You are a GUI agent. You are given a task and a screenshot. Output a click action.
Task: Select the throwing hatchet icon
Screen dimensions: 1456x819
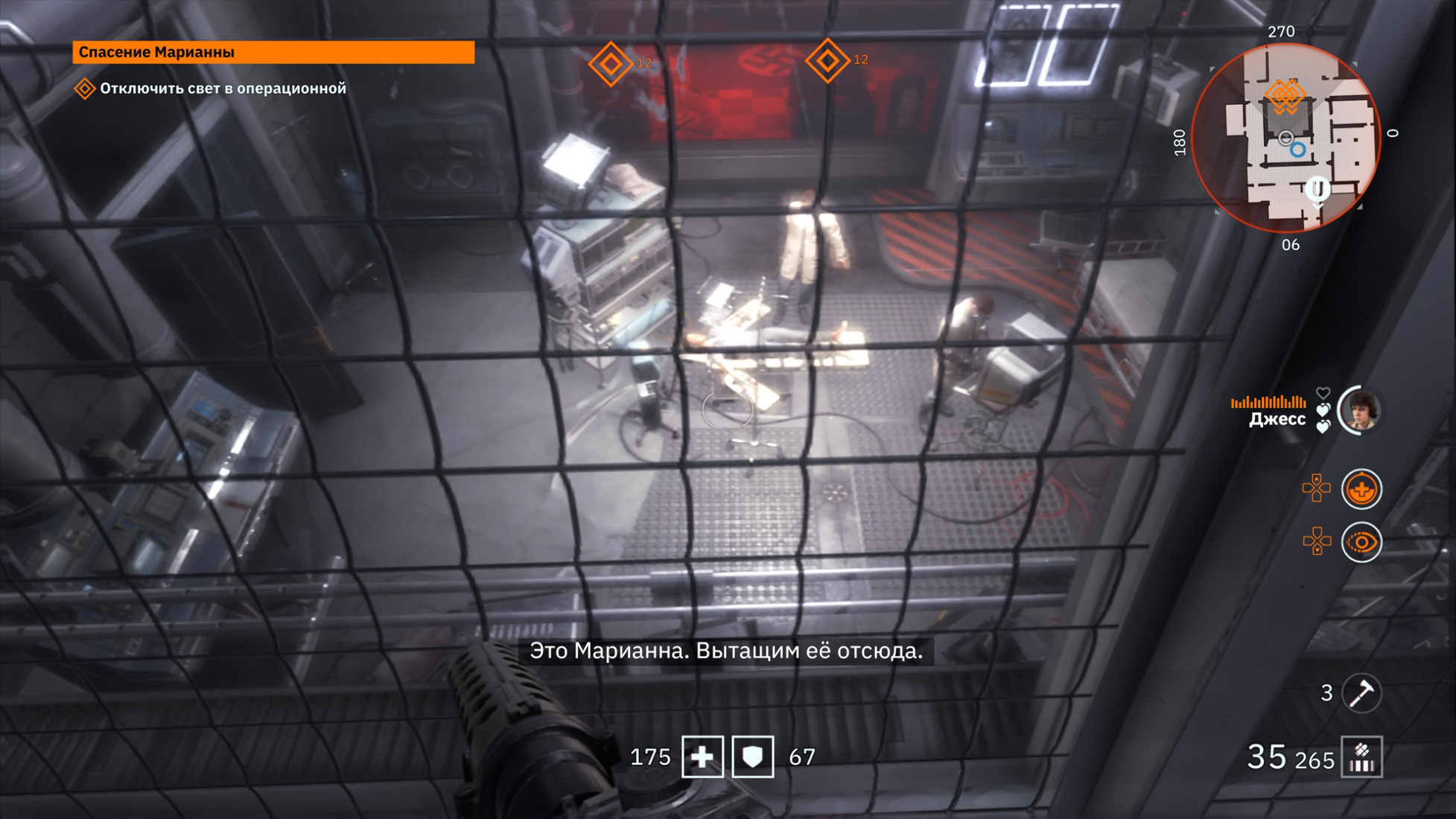point(1361,693)
